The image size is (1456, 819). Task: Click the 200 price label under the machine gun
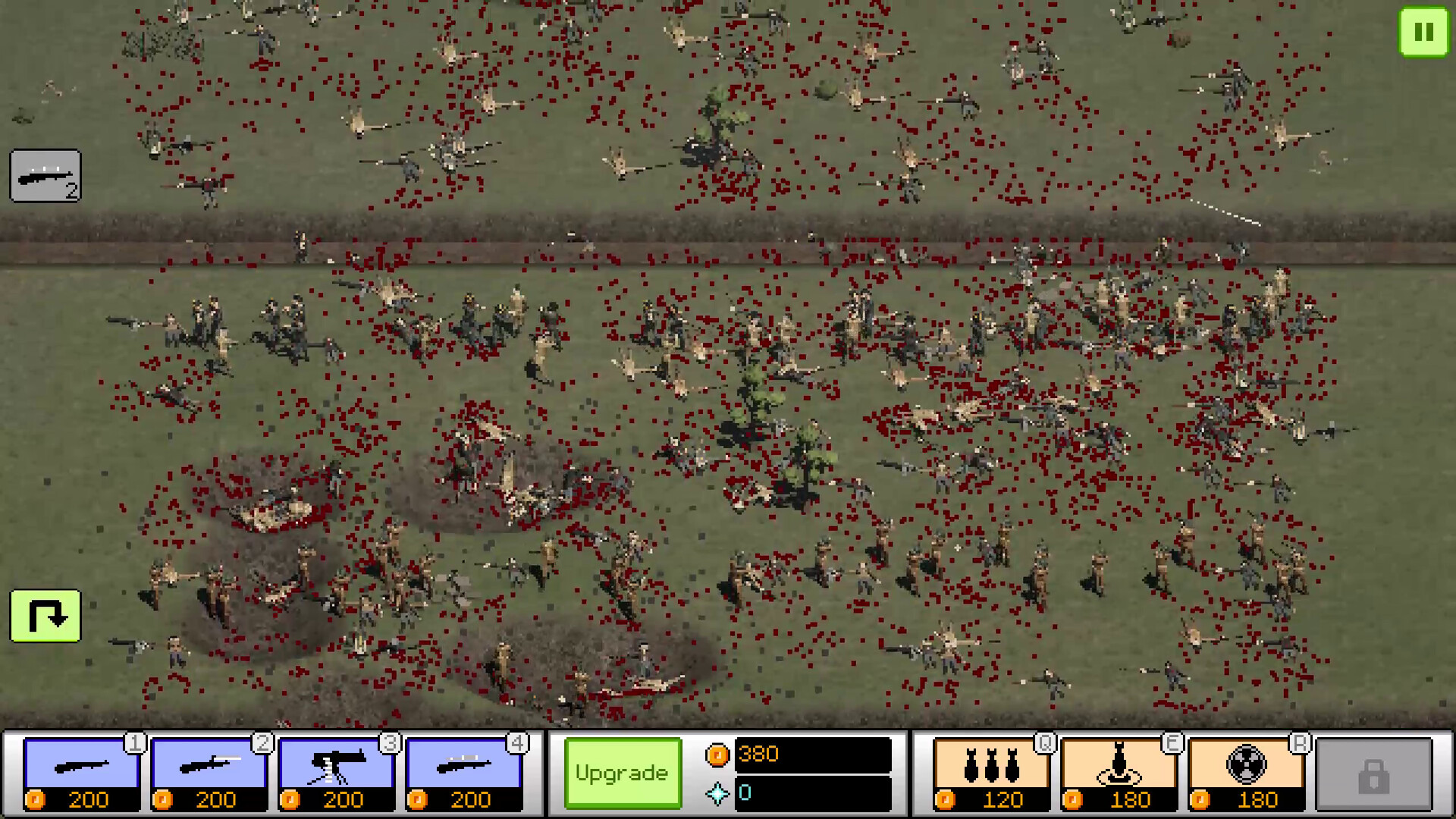tap(345, 800)
